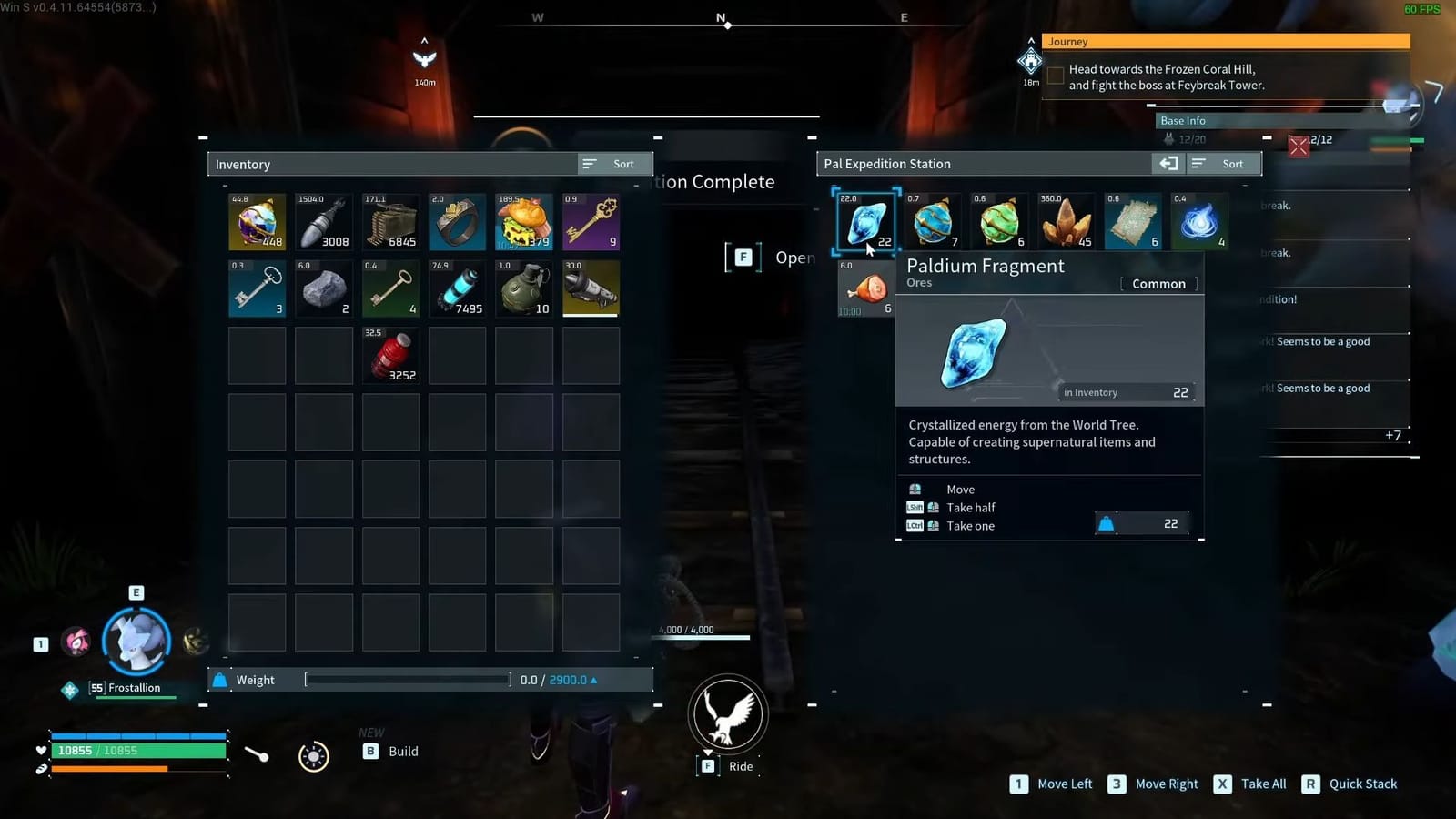
Task: Select the gold ore stack of 45
Action: point(1066,221)
